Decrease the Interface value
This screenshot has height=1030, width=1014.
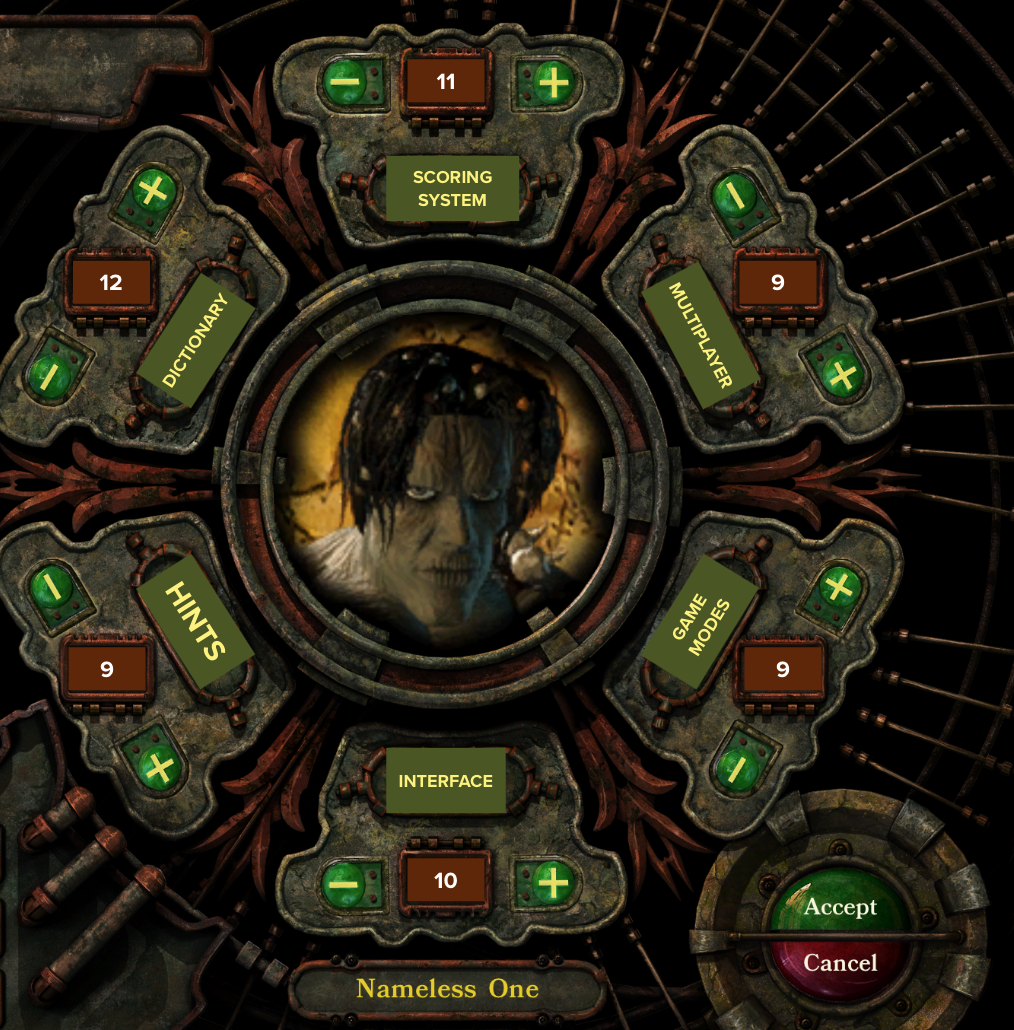[x=343, y=882]
